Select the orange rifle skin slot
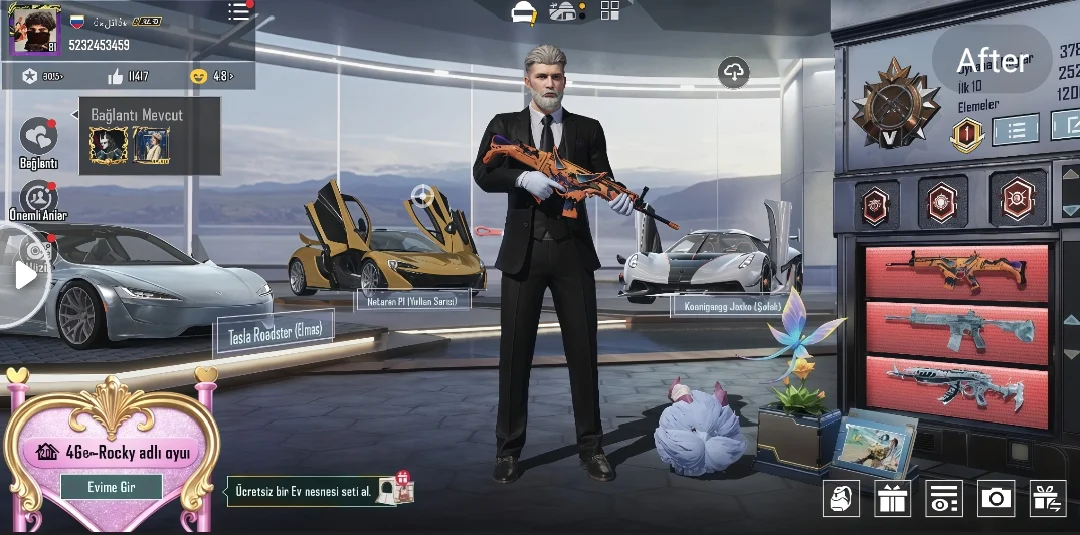Screen dimensions: 1080x535 pos(956,273)
